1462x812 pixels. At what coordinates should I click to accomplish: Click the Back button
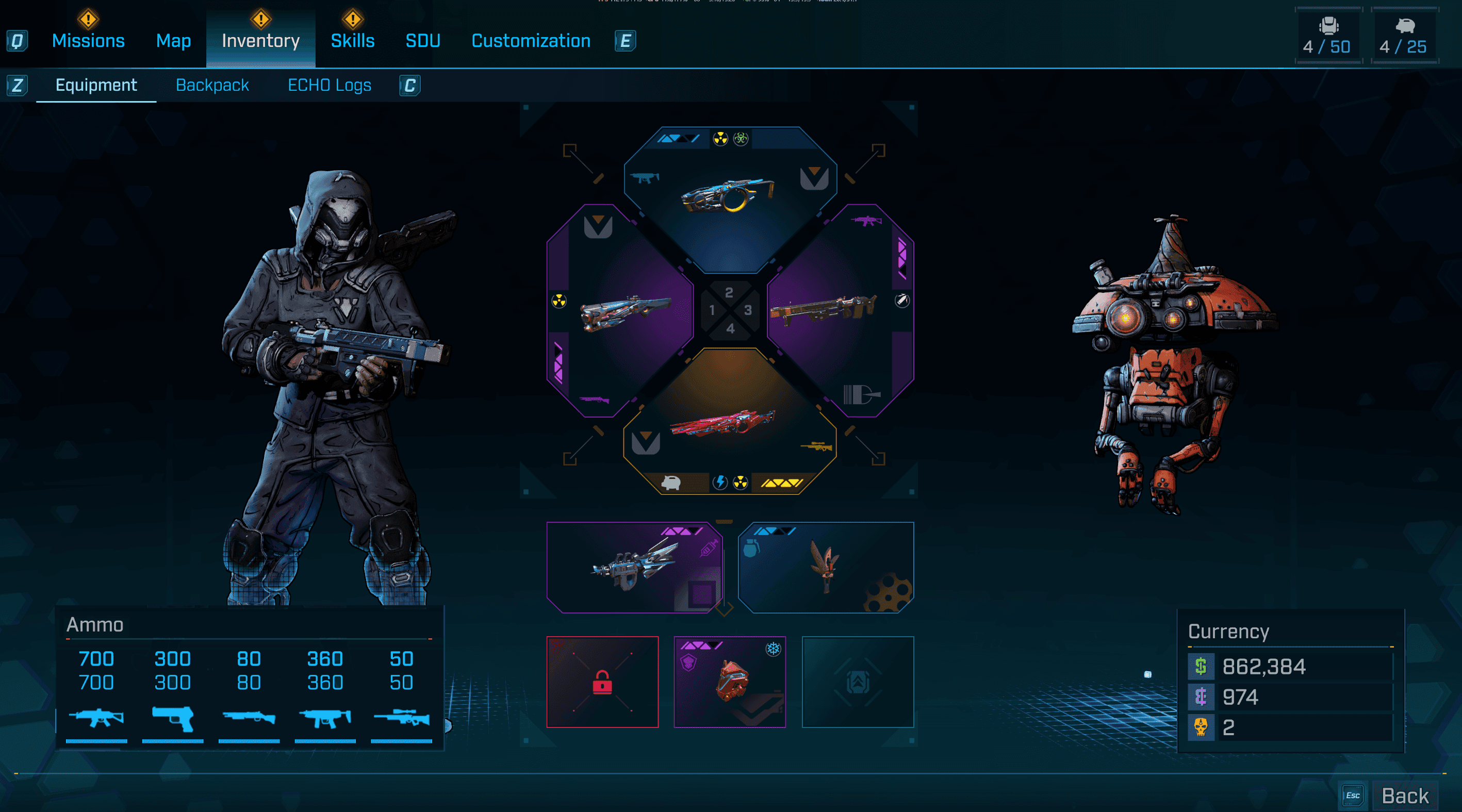point(1404,796)
